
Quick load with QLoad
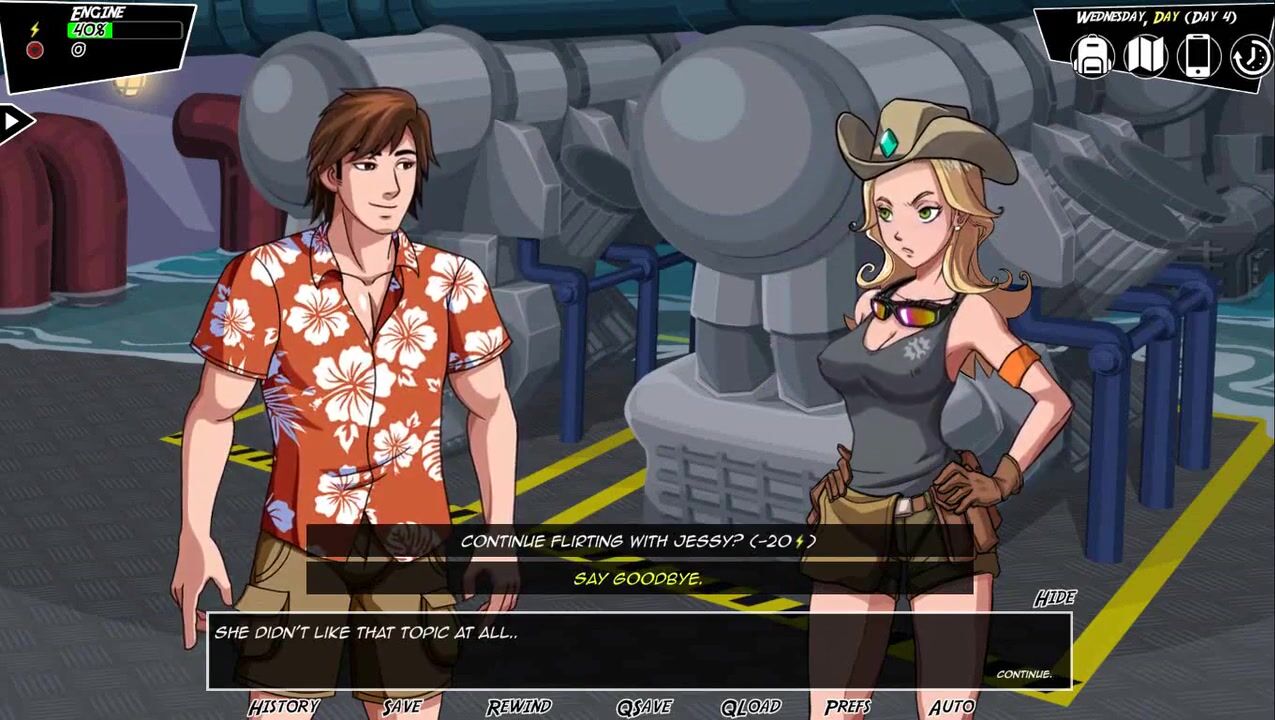pos(751,706)
